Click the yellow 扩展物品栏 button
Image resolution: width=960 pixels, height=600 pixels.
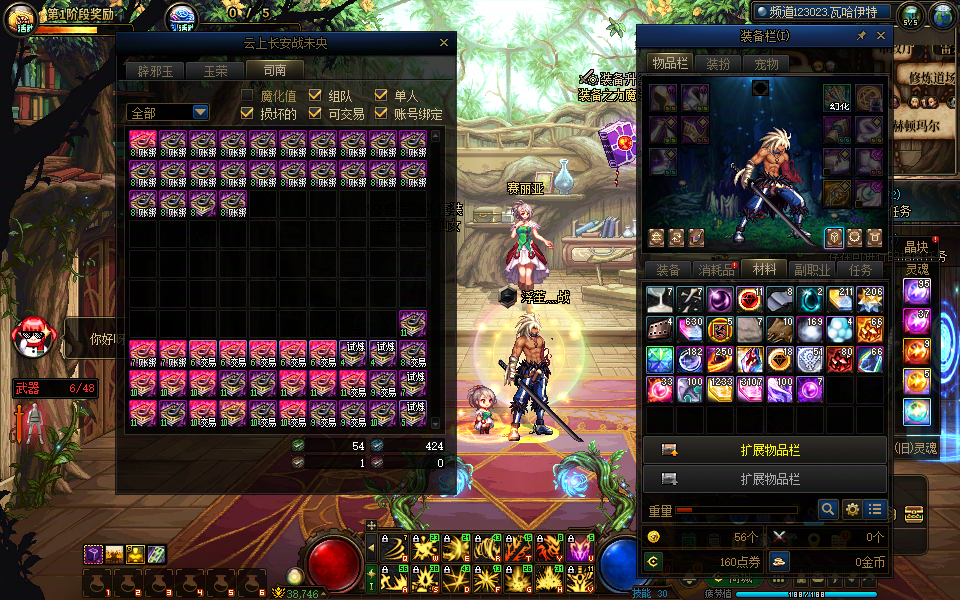(765, 450)
